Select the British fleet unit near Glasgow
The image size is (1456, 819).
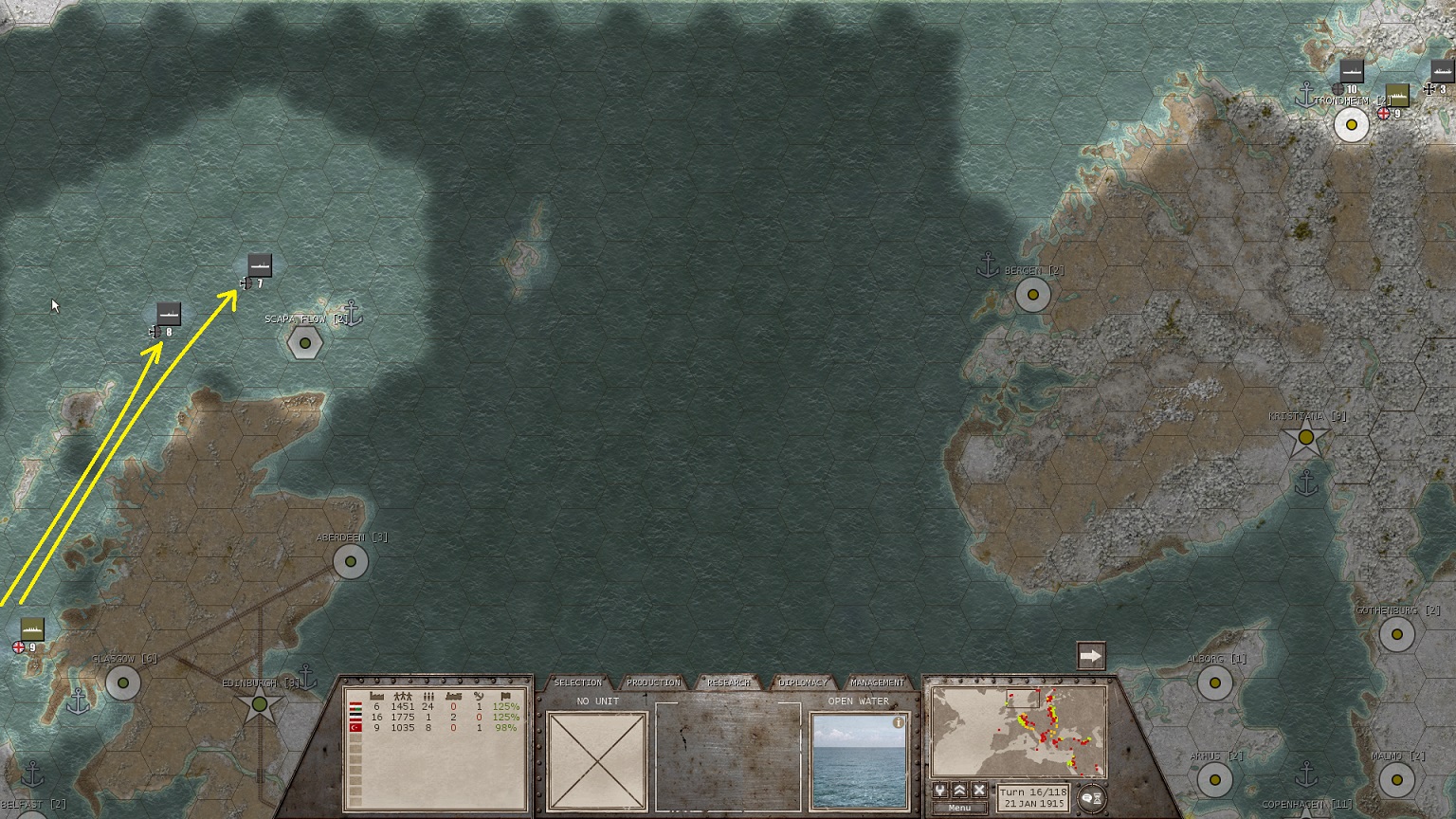coord(32,629)
